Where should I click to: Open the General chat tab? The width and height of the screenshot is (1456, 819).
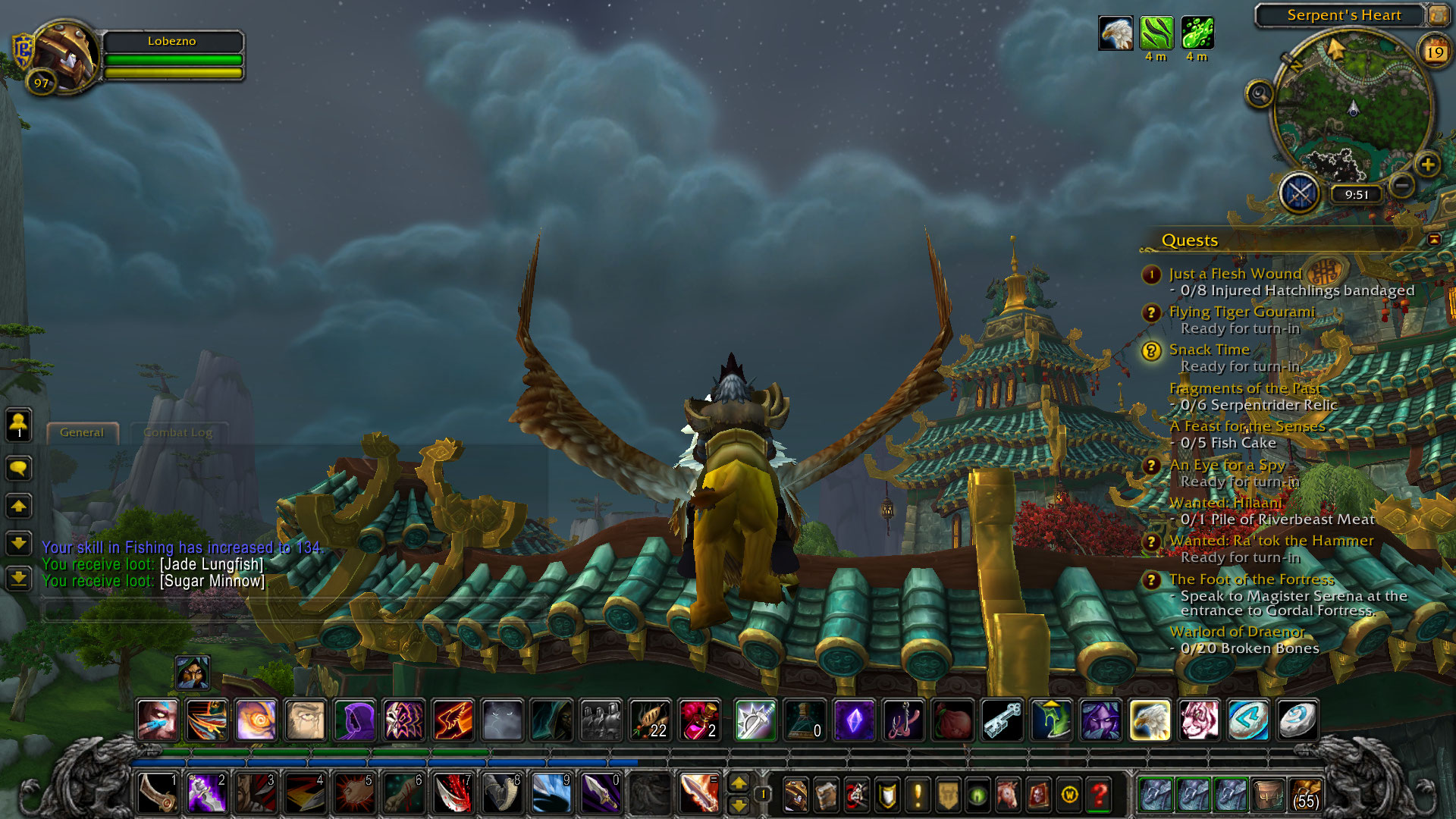click(82, 432)
